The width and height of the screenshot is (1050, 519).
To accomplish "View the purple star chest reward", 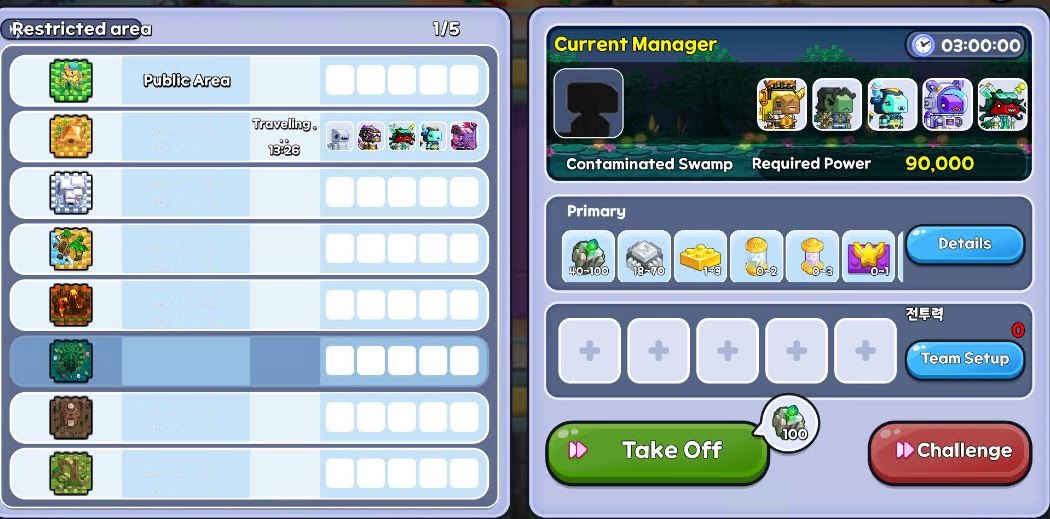I will pos(868,257).
